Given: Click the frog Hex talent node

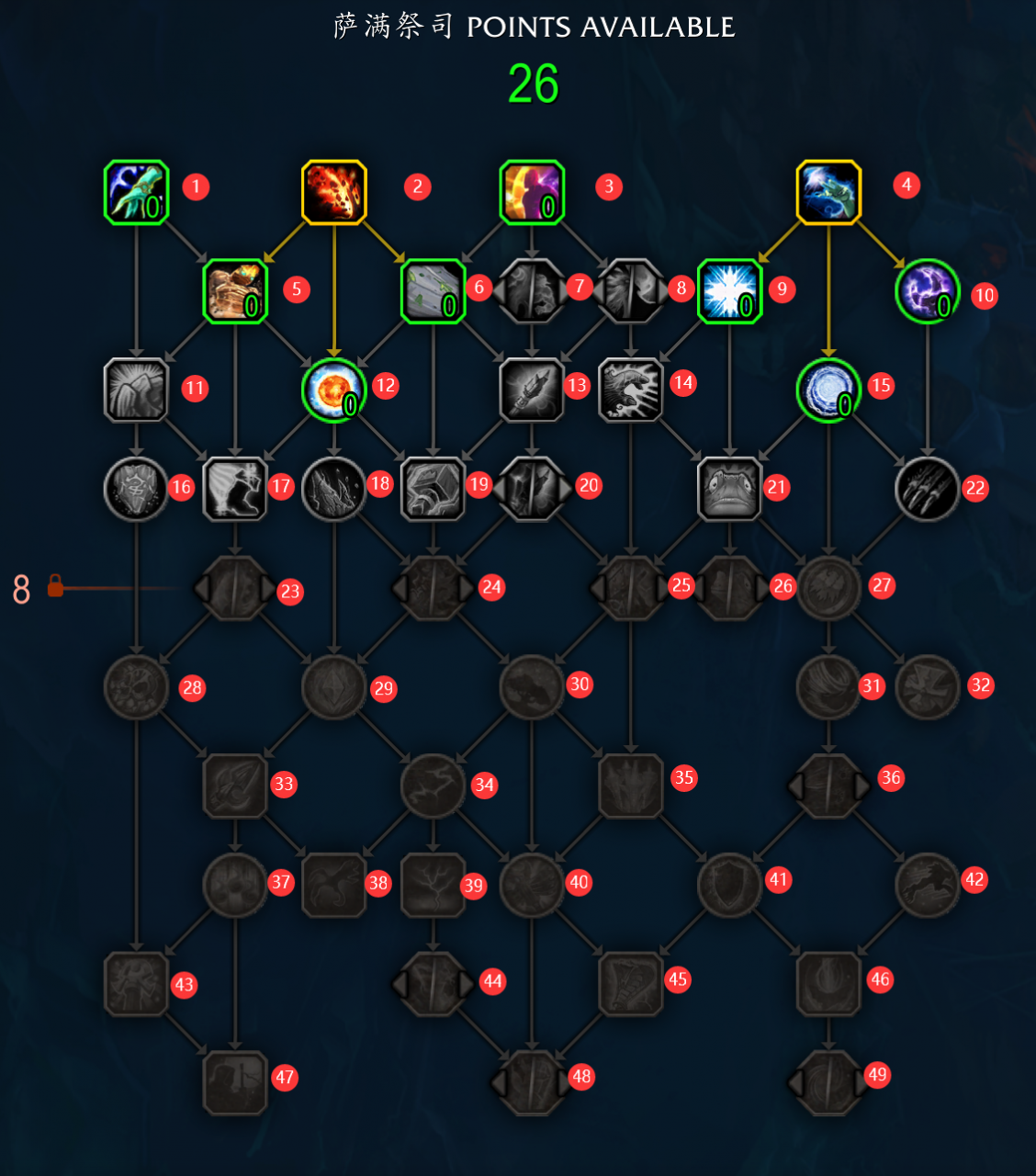Looking at the screenshot, I should [730, 489].
